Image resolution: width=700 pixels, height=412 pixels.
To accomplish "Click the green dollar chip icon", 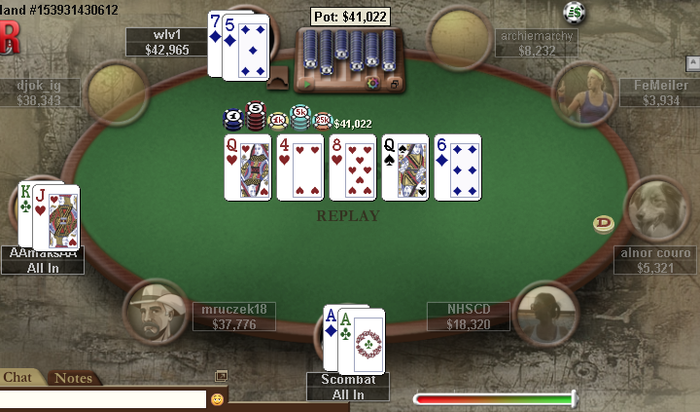I will pyautogui.click(x=573, y=12).
